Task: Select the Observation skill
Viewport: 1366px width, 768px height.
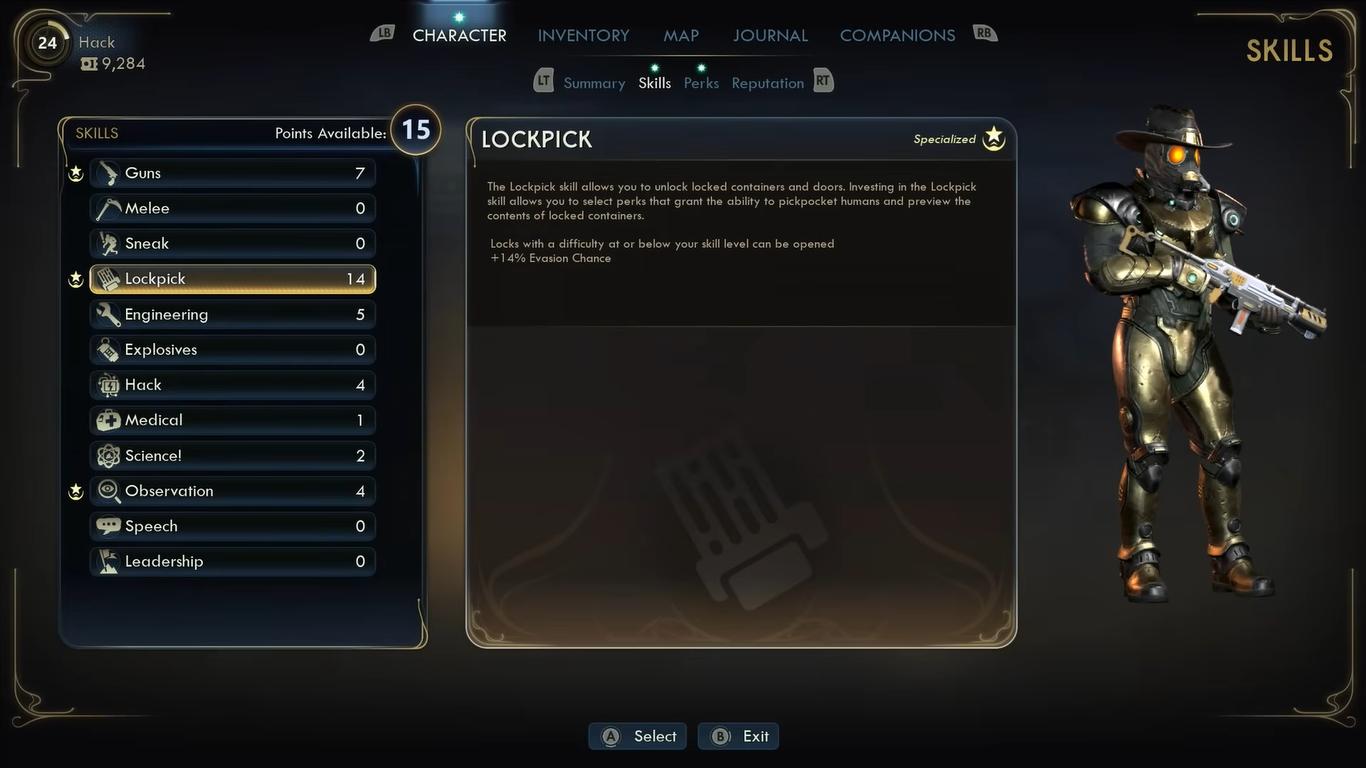Action: click(232, 491)
